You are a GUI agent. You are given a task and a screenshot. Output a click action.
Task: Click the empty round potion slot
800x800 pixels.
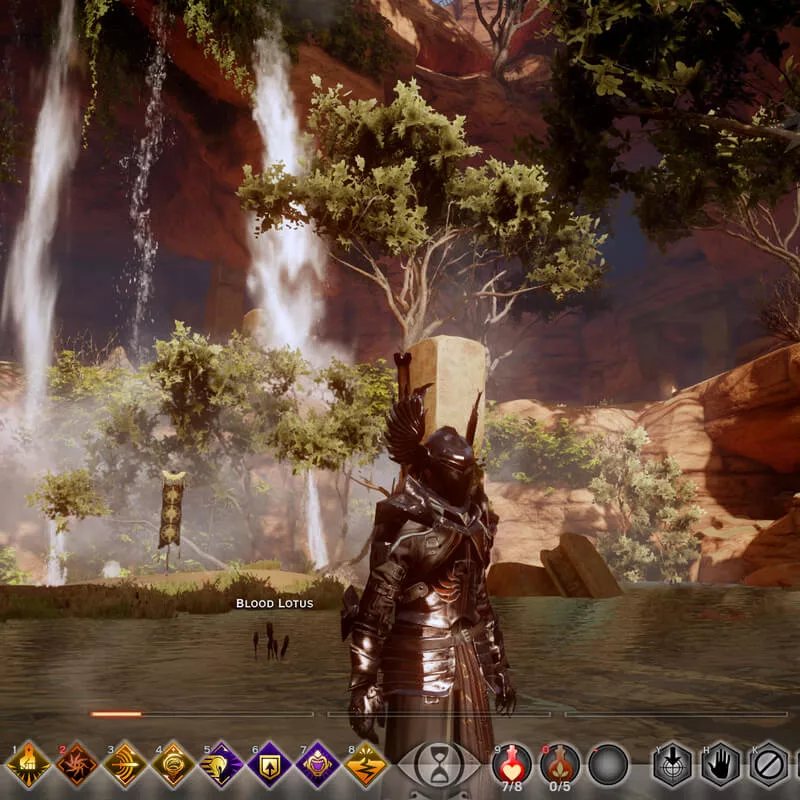click(608, 765)
